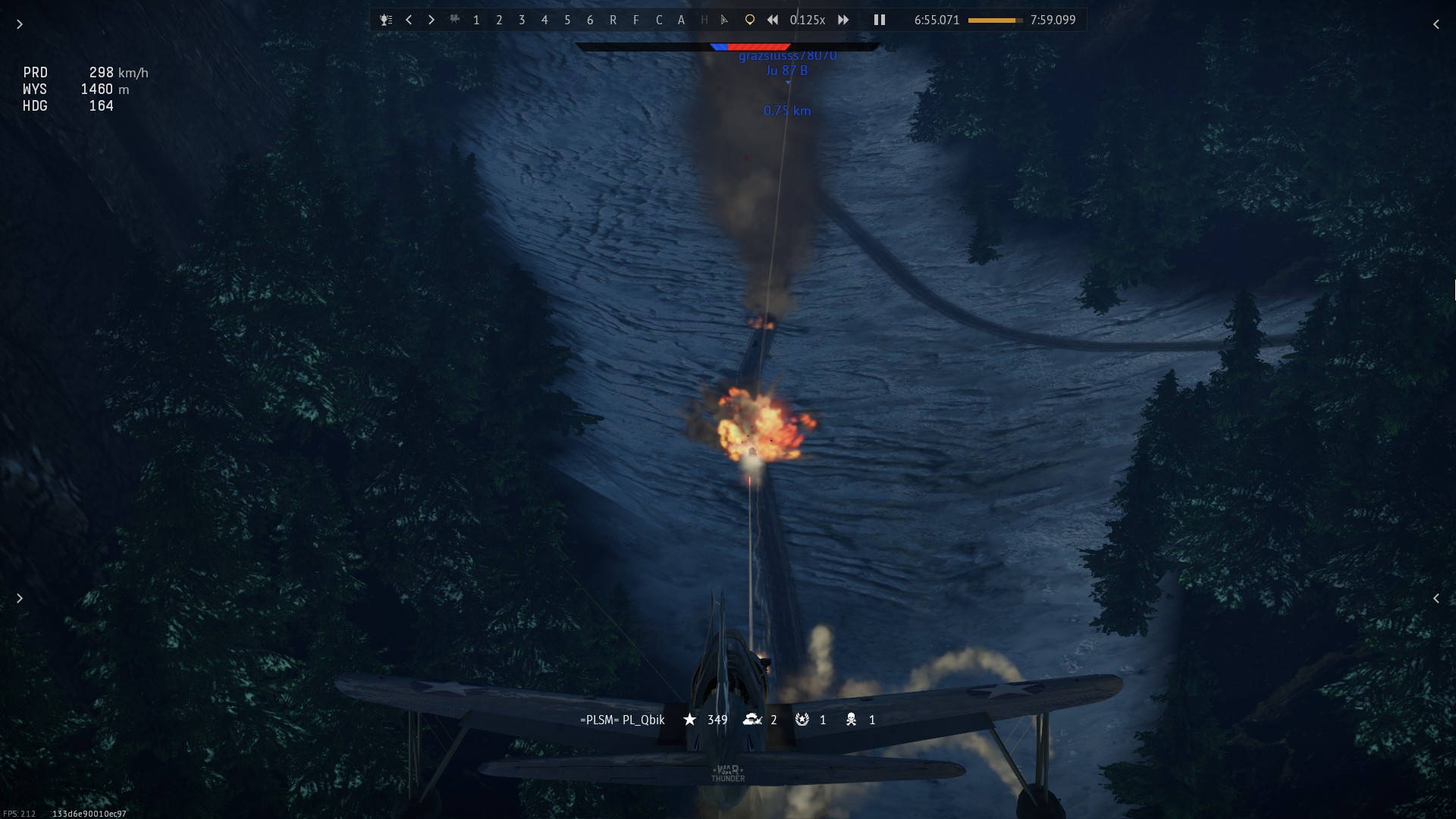Expand the top-right side panel arrow
1456x819 pixels.
click(1436, 24)
